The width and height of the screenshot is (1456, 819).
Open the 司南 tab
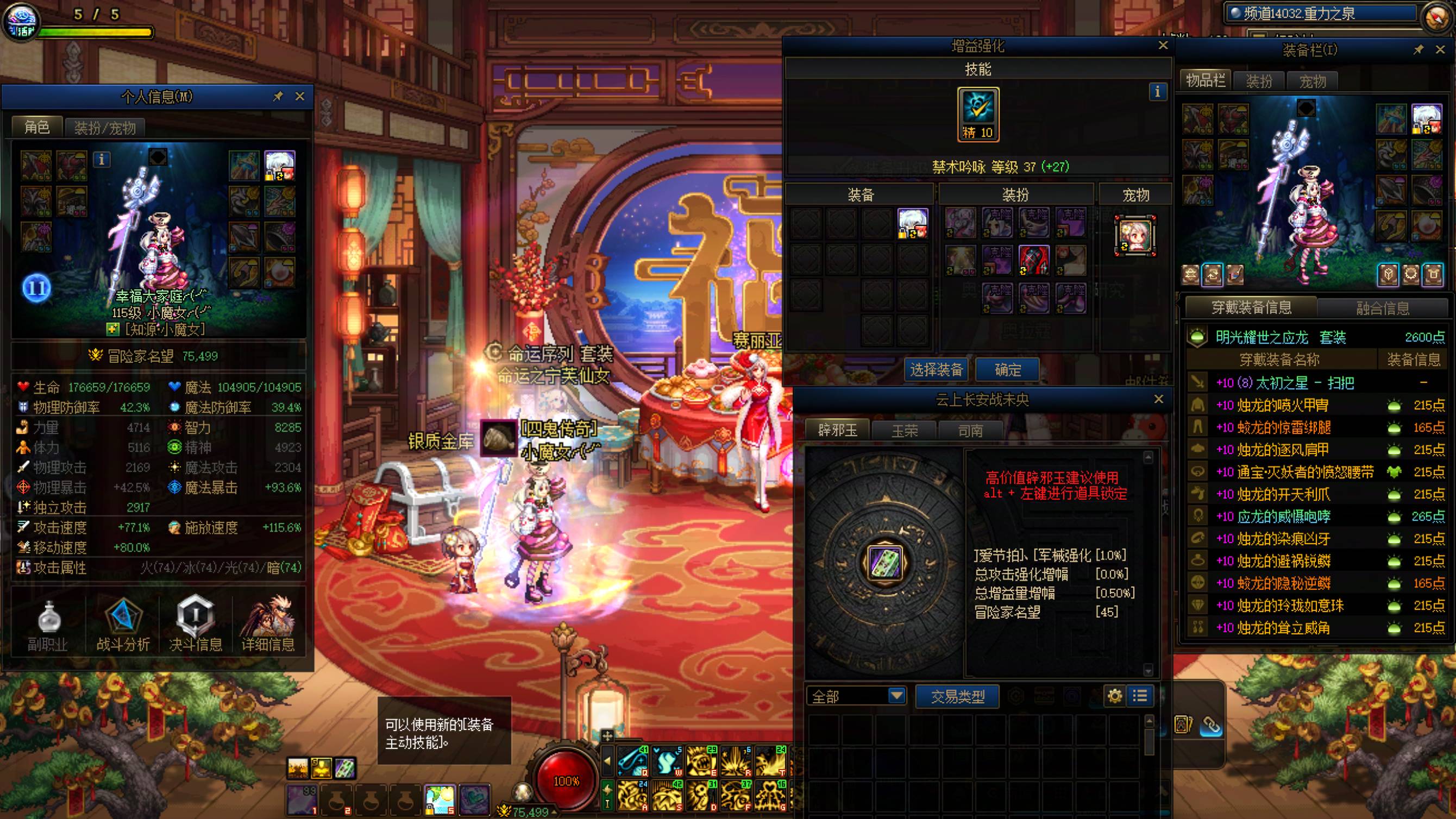pyautogui.click(x=970, y=431)
